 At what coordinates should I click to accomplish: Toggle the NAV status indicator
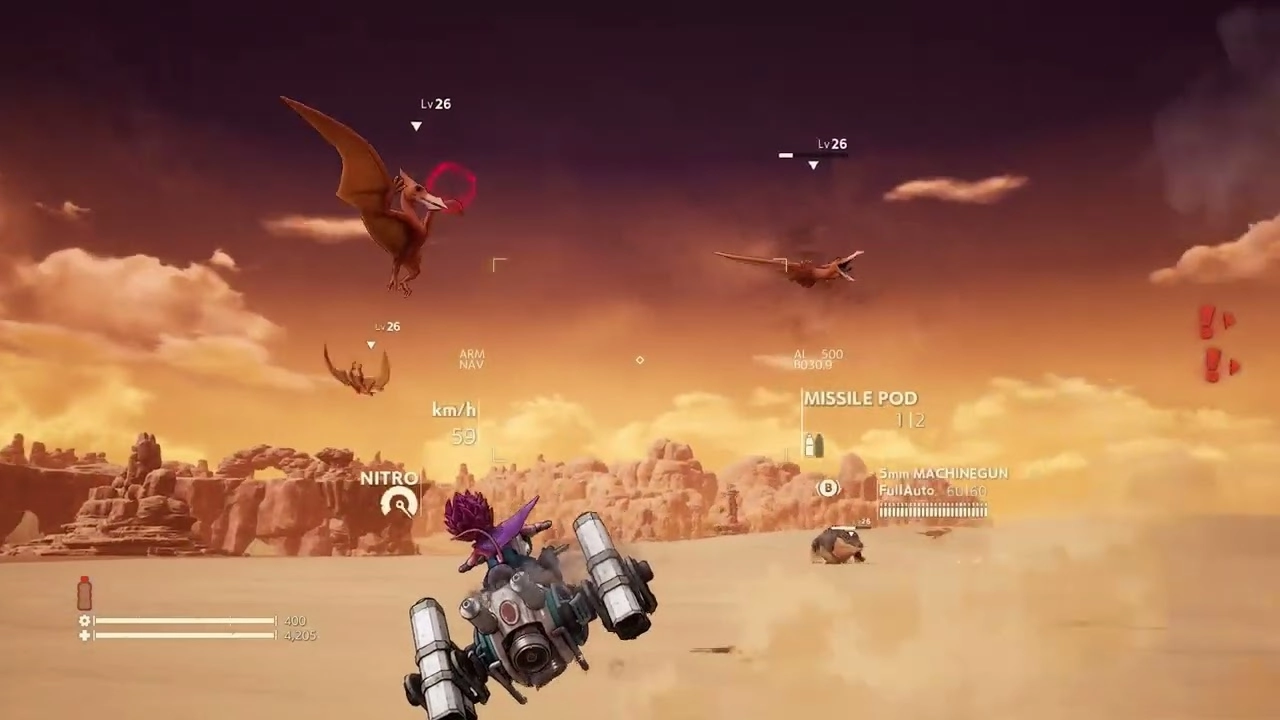pyautogui.click(x=471, y=364)
